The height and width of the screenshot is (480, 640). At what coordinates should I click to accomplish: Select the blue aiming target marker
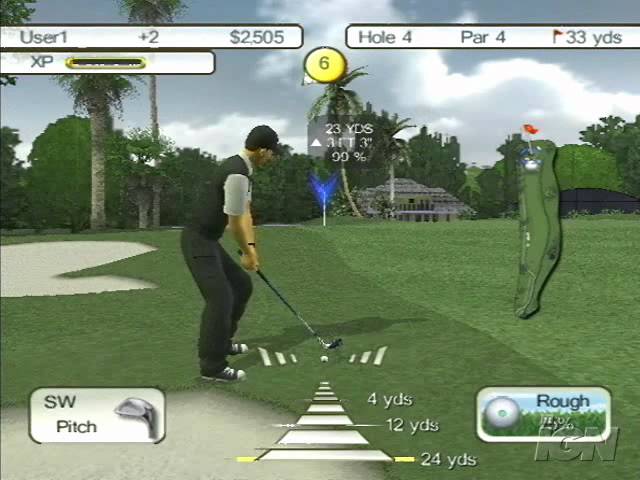coord(323,190)
